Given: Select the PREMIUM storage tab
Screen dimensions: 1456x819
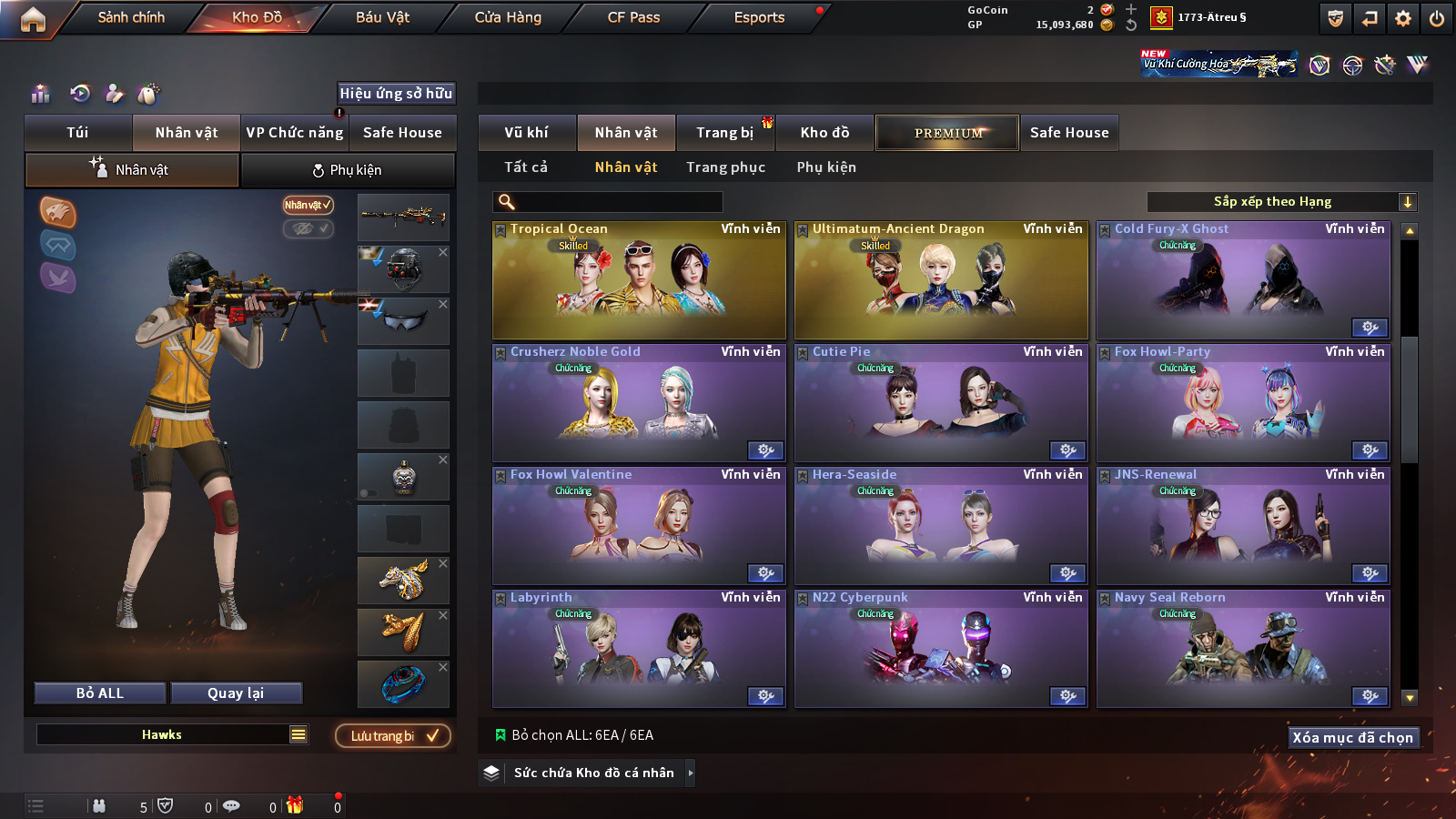Looking at the screenshot, I should pyautogui.click(x=947, y=133).
